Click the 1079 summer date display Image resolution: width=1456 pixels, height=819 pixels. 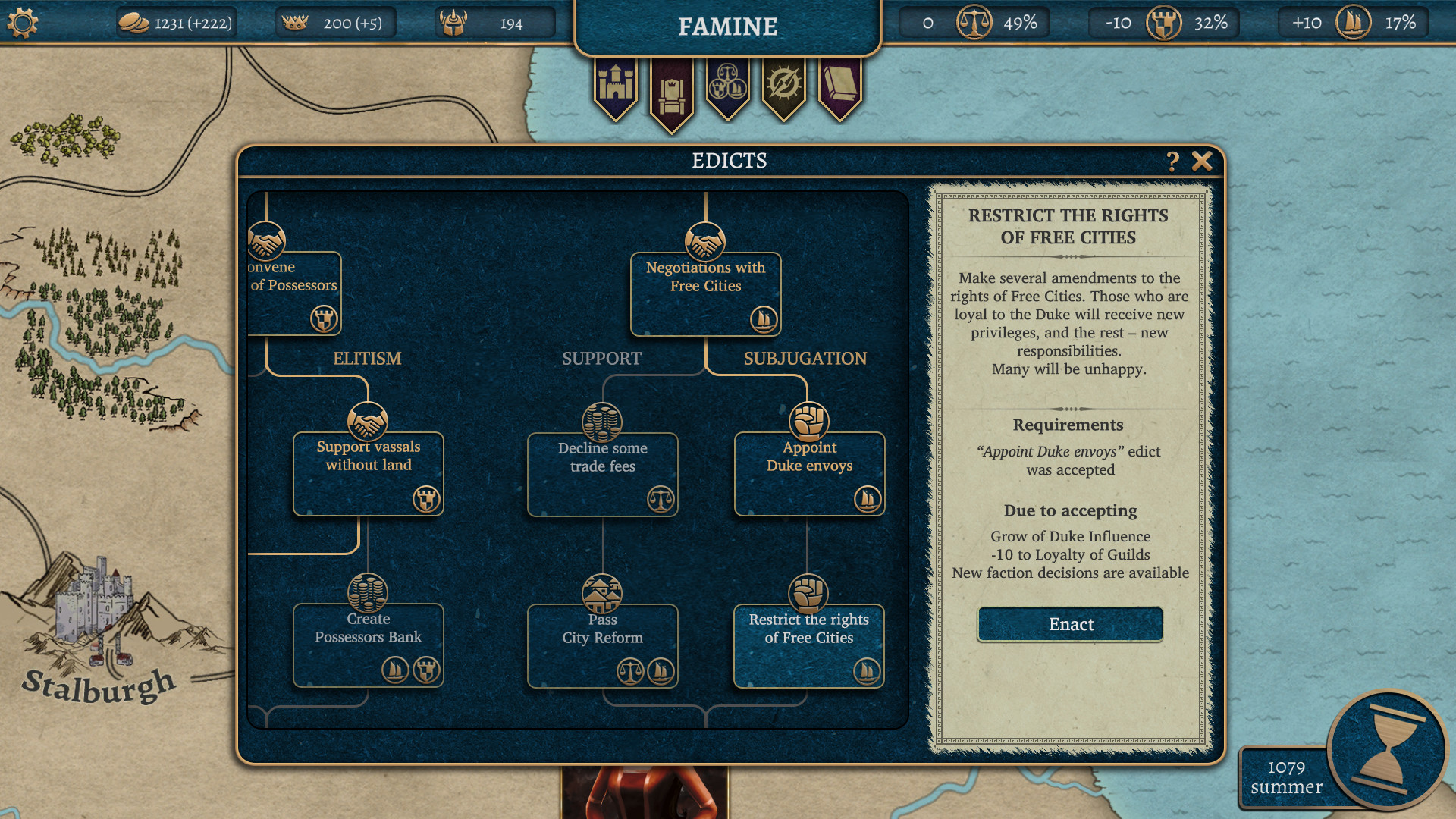tap(1287, 777)
